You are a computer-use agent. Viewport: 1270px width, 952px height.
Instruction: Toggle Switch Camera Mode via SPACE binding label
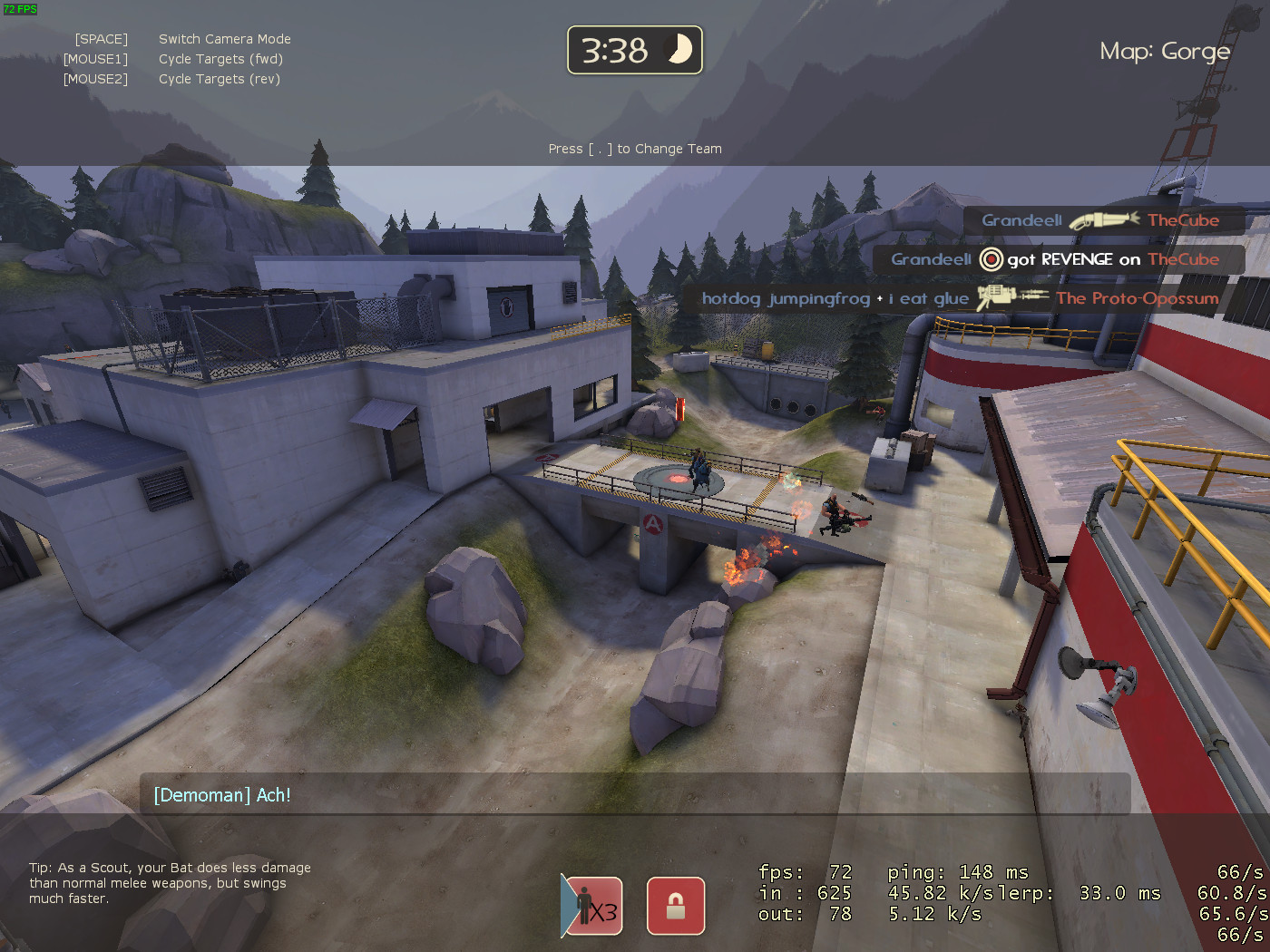(224, 39)
